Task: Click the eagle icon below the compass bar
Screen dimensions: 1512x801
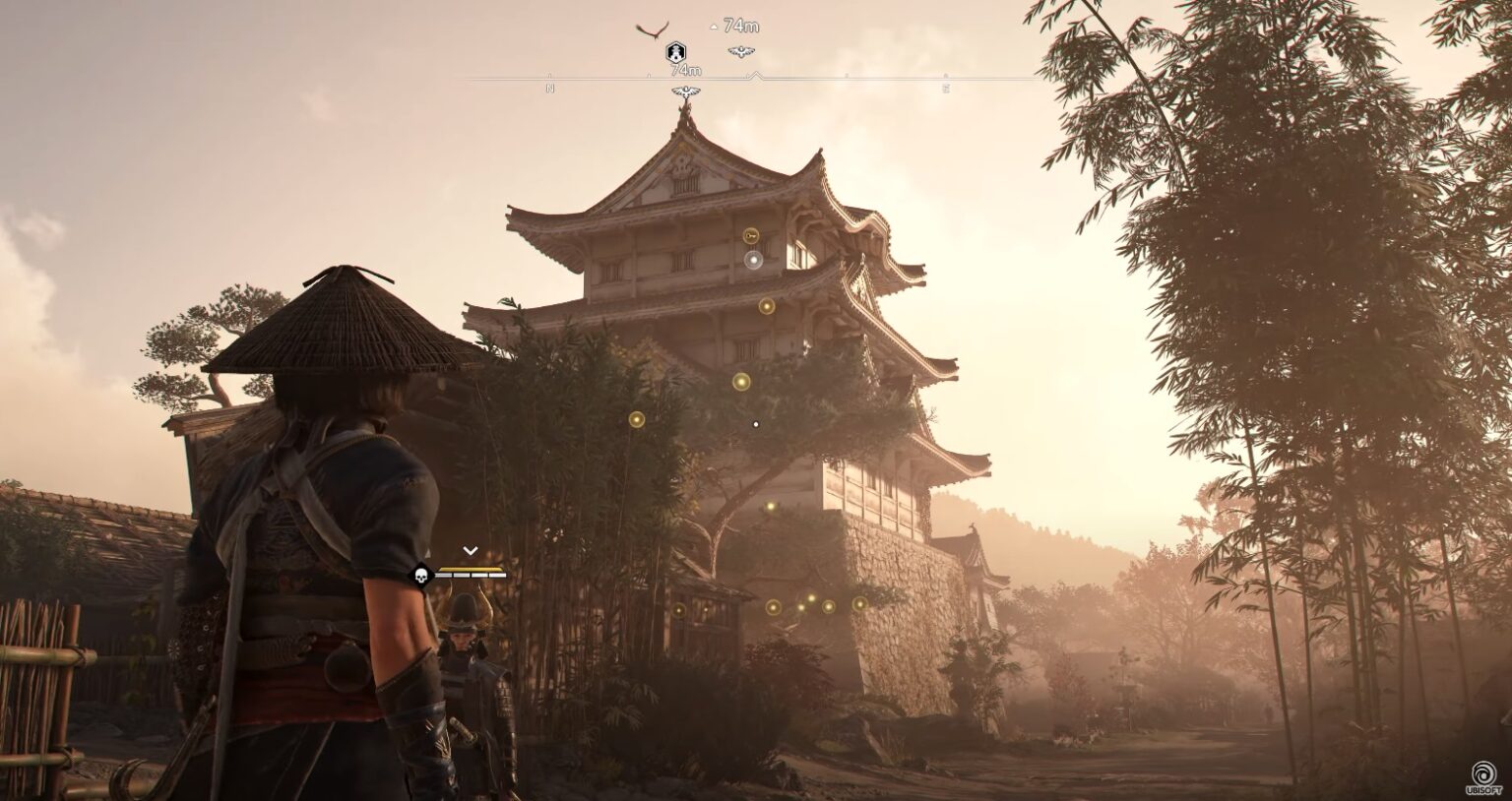Action: coord(686,91)
